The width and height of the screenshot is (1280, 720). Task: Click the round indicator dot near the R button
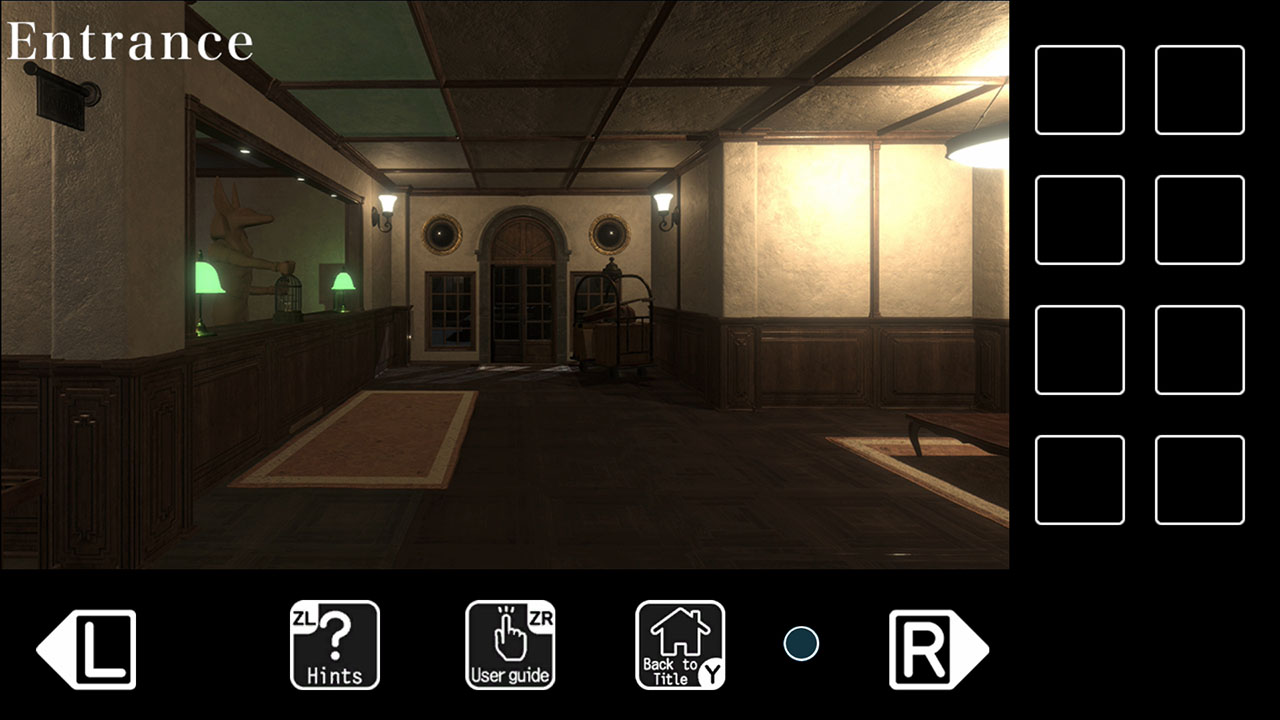[x=800, y=645]
